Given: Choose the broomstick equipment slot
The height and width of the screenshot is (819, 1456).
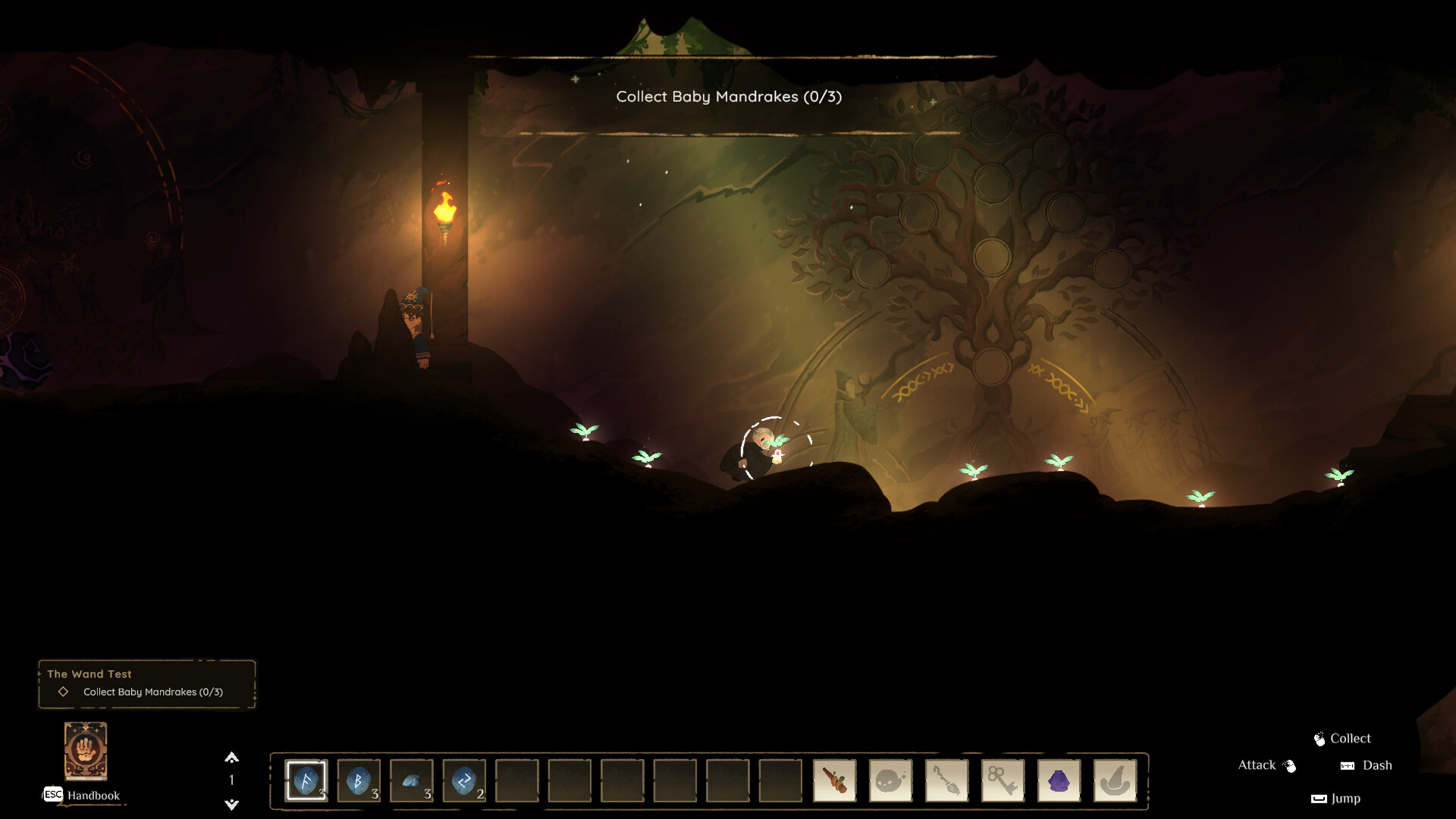Looking at the screenshot, I should (x=946, y=780).
